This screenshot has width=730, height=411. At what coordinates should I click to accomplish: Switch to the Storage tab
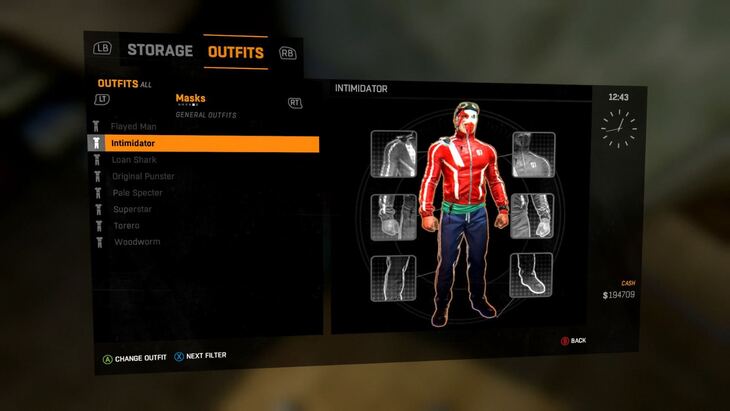click(x=159, y=50)
